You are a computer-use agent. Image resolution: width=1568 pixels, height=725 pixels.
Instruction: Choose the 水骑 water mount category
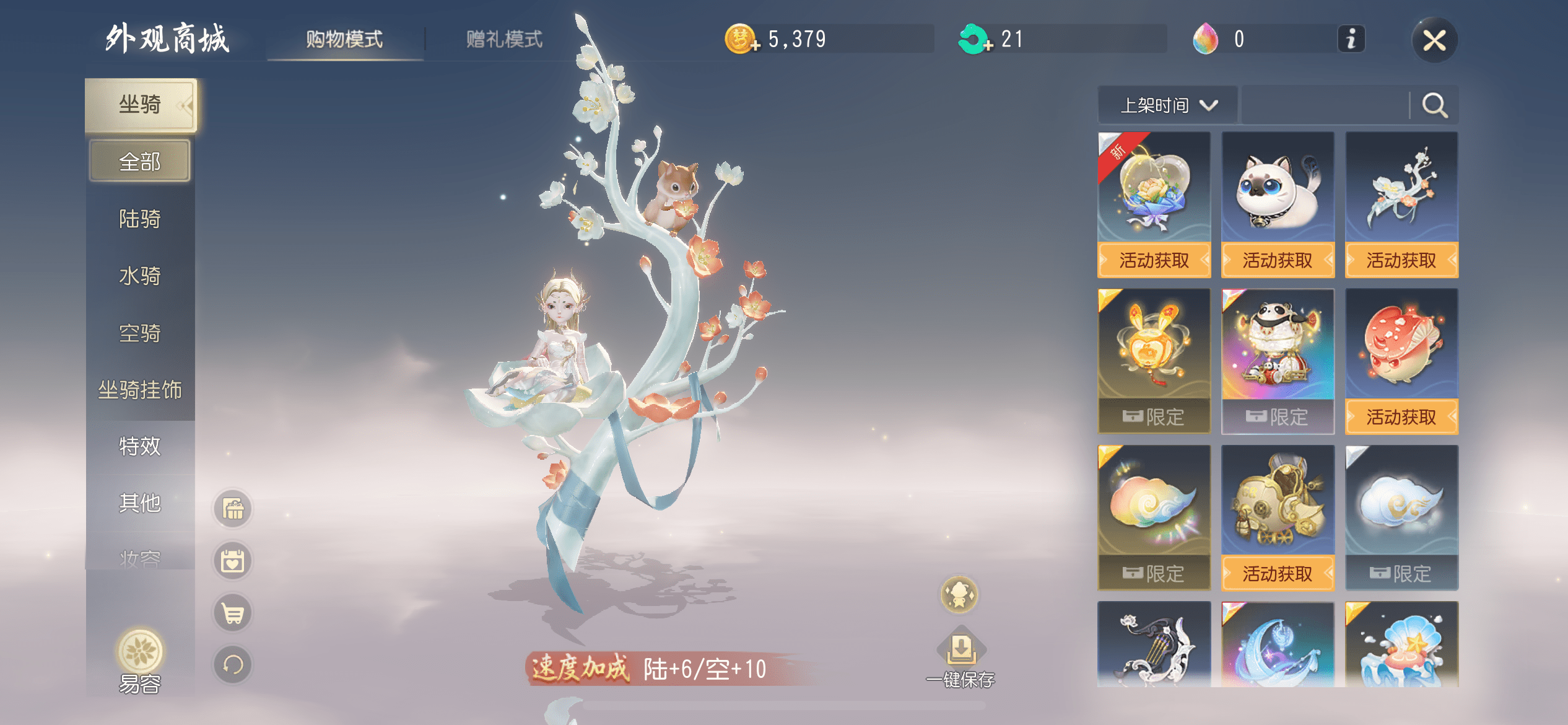point(140,276)
